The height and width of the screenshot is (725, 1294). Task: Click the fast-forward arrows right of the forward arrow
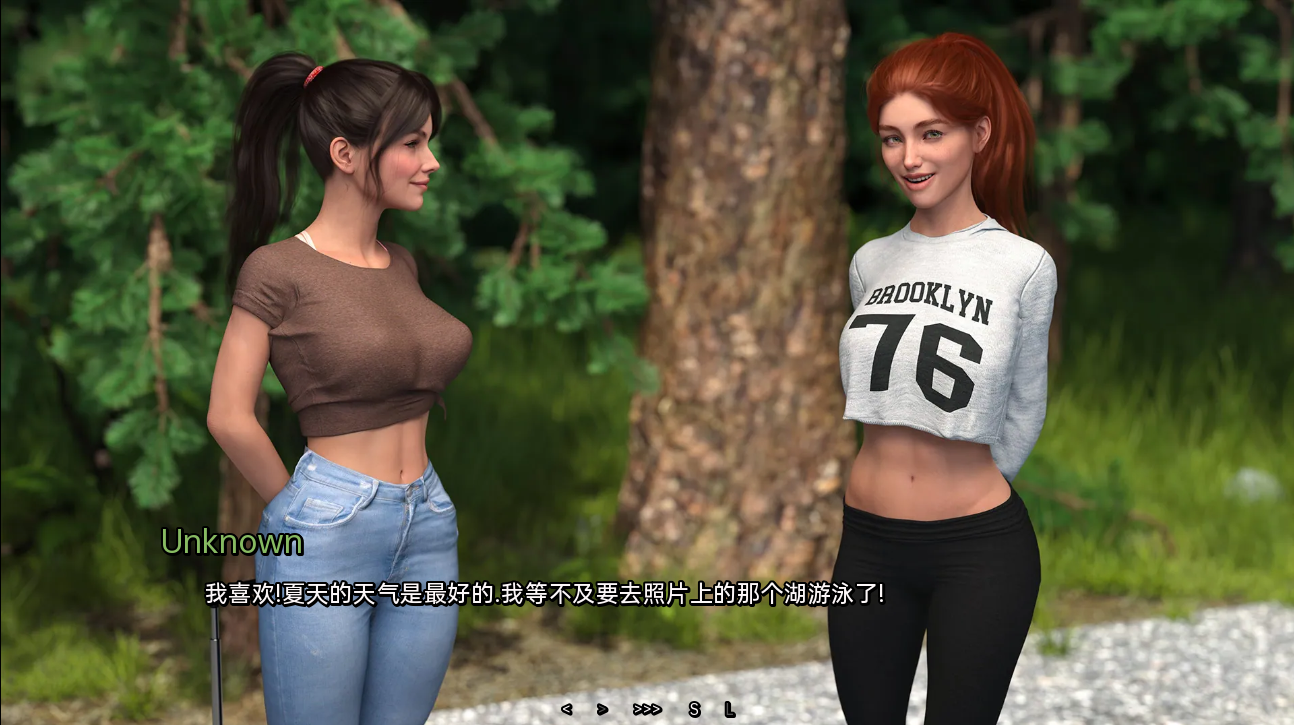pos(645,707)
